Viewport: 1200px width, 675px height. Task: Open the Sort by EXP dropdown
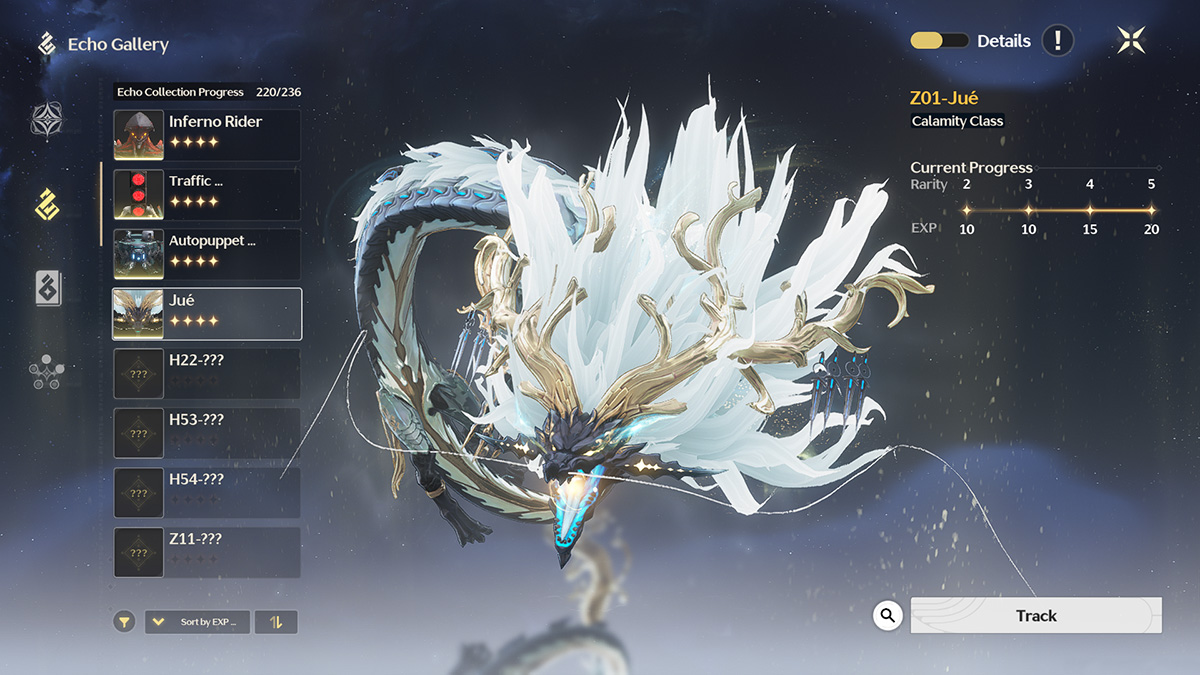(x=197, y=622)
